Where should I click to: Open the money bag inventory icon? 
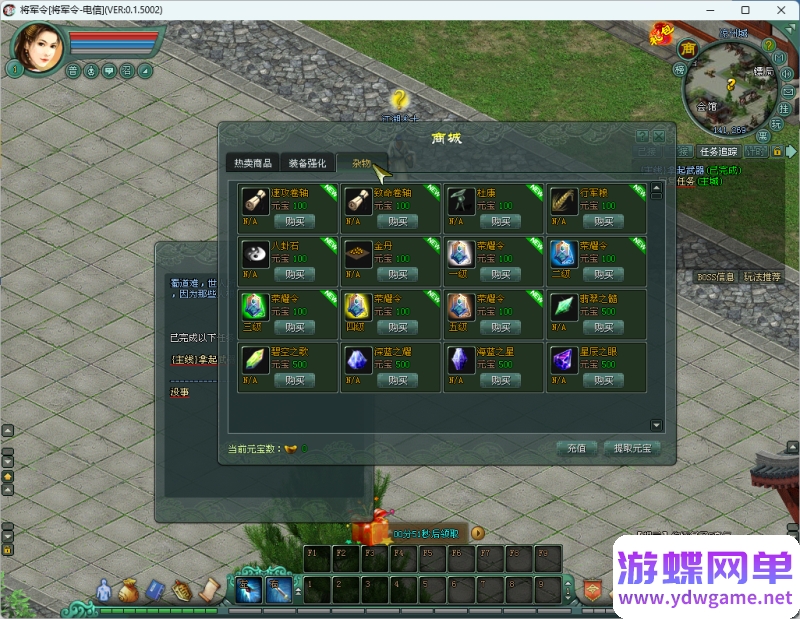[x=128, y=591]
